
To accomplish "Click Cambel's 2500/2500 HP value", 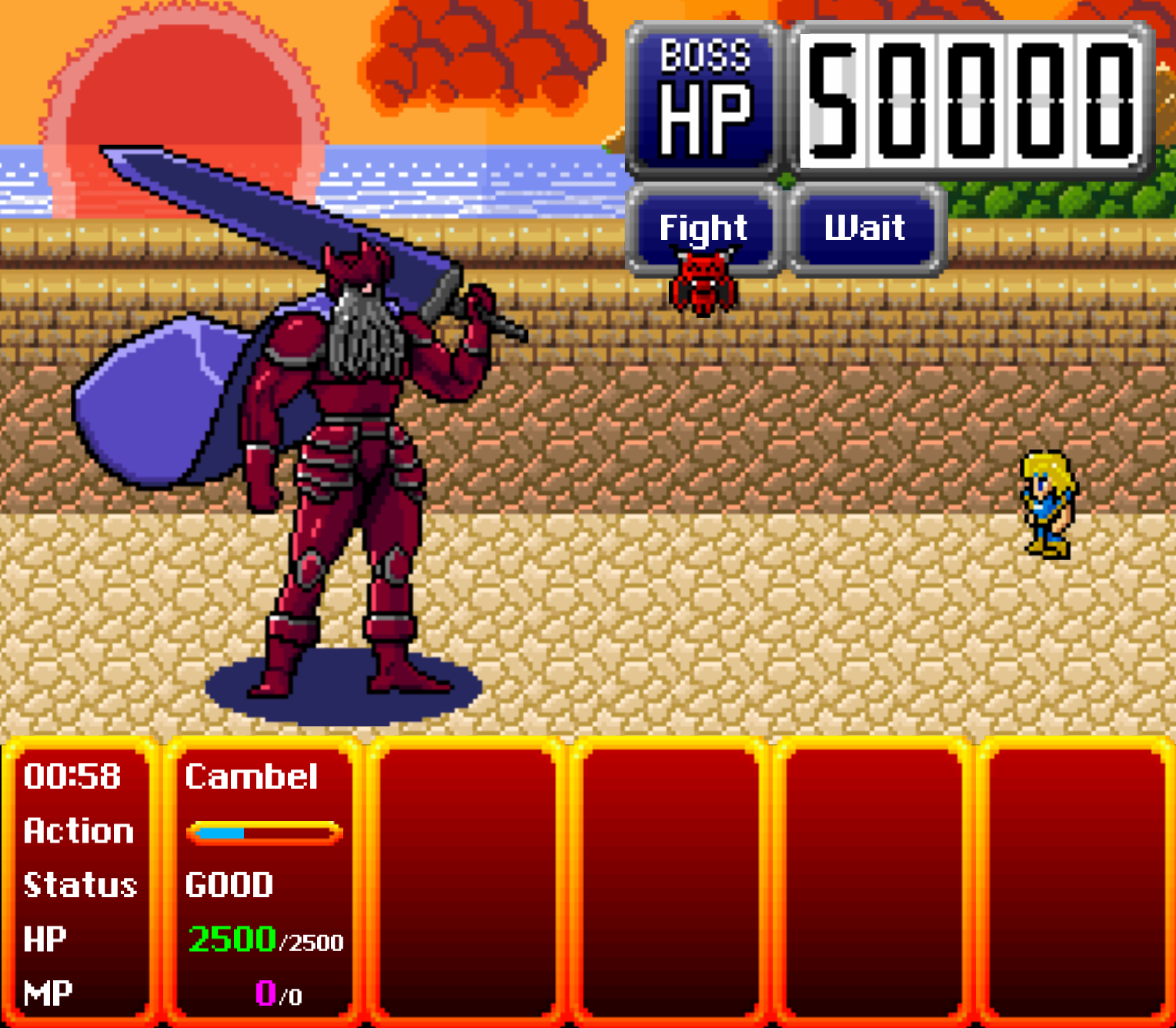I will click(266, 937).
